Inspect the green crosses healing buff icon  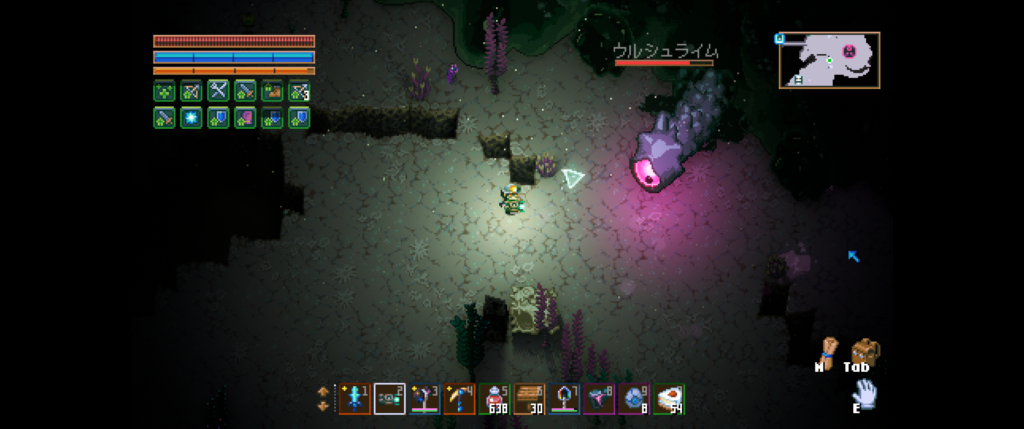164,91
